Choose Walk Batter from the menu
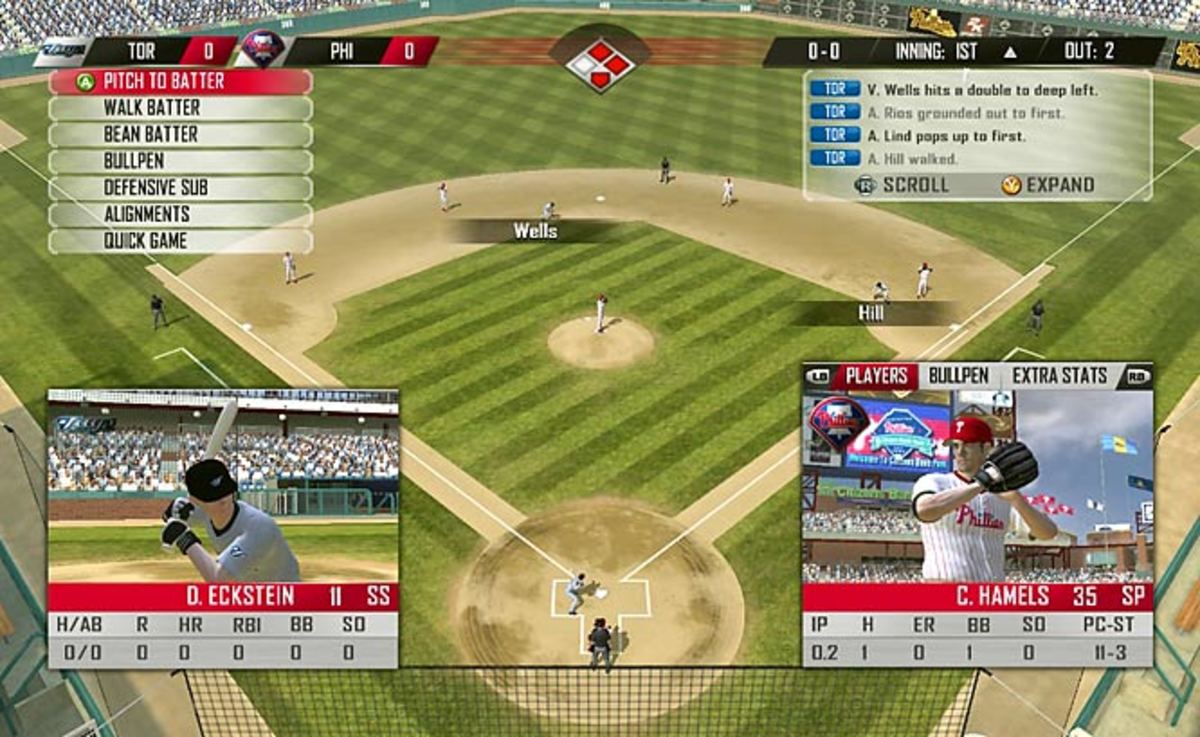 pyautogui.click(x=180, y=108)
